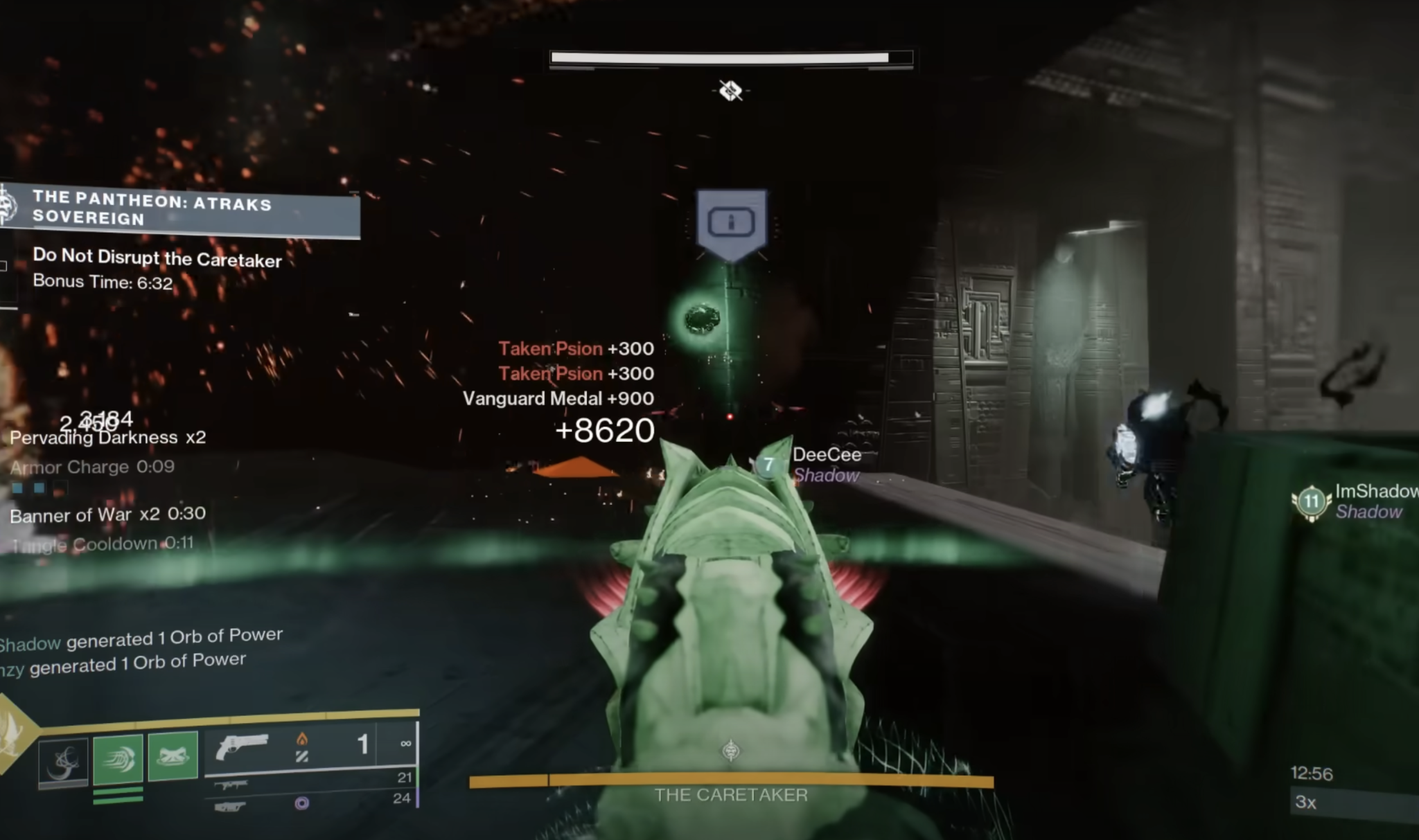Click the objective marker above the green beam

[731, 222]
